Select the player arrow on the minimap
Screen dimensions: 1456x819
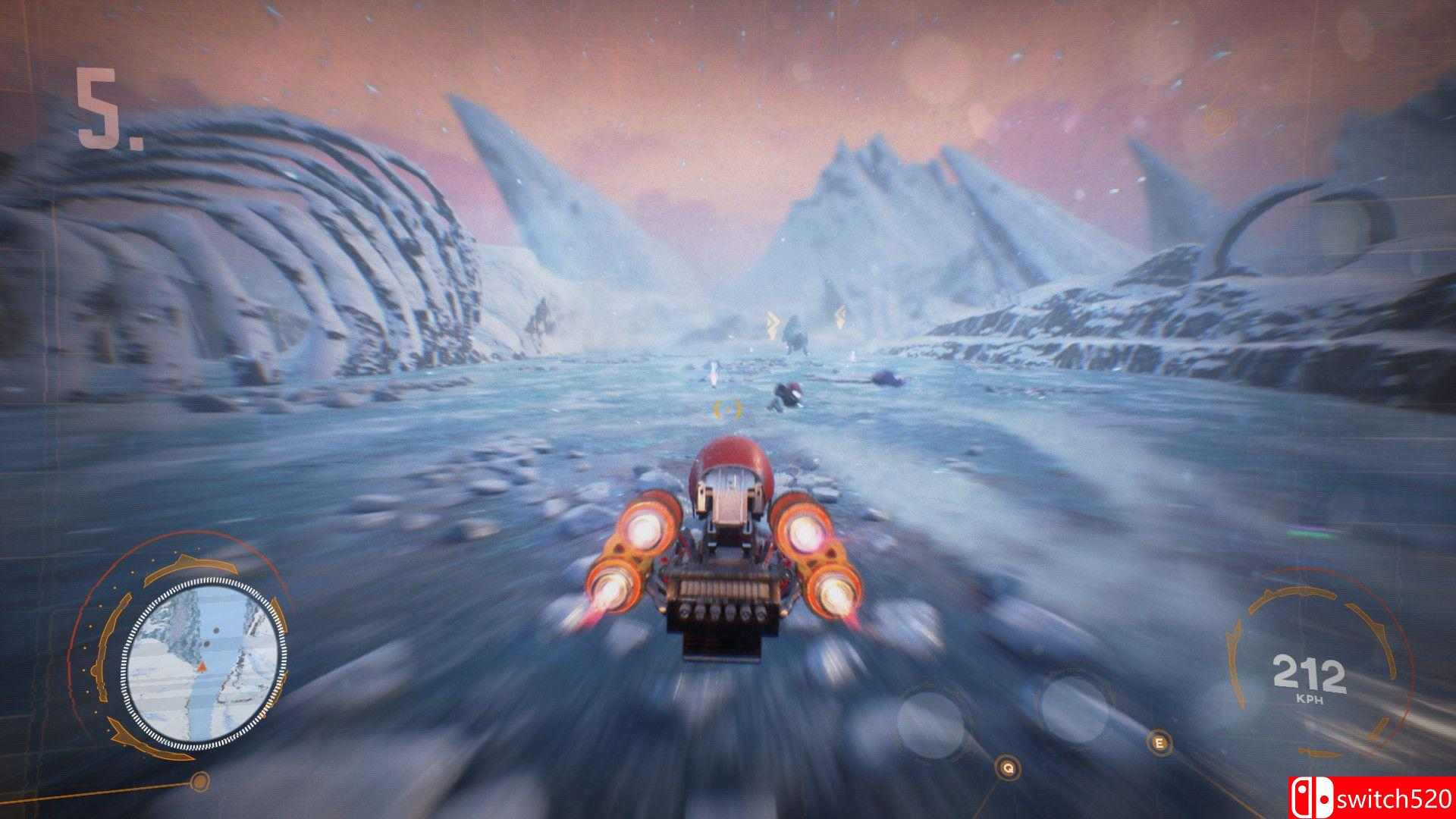(x=201, y=667)
